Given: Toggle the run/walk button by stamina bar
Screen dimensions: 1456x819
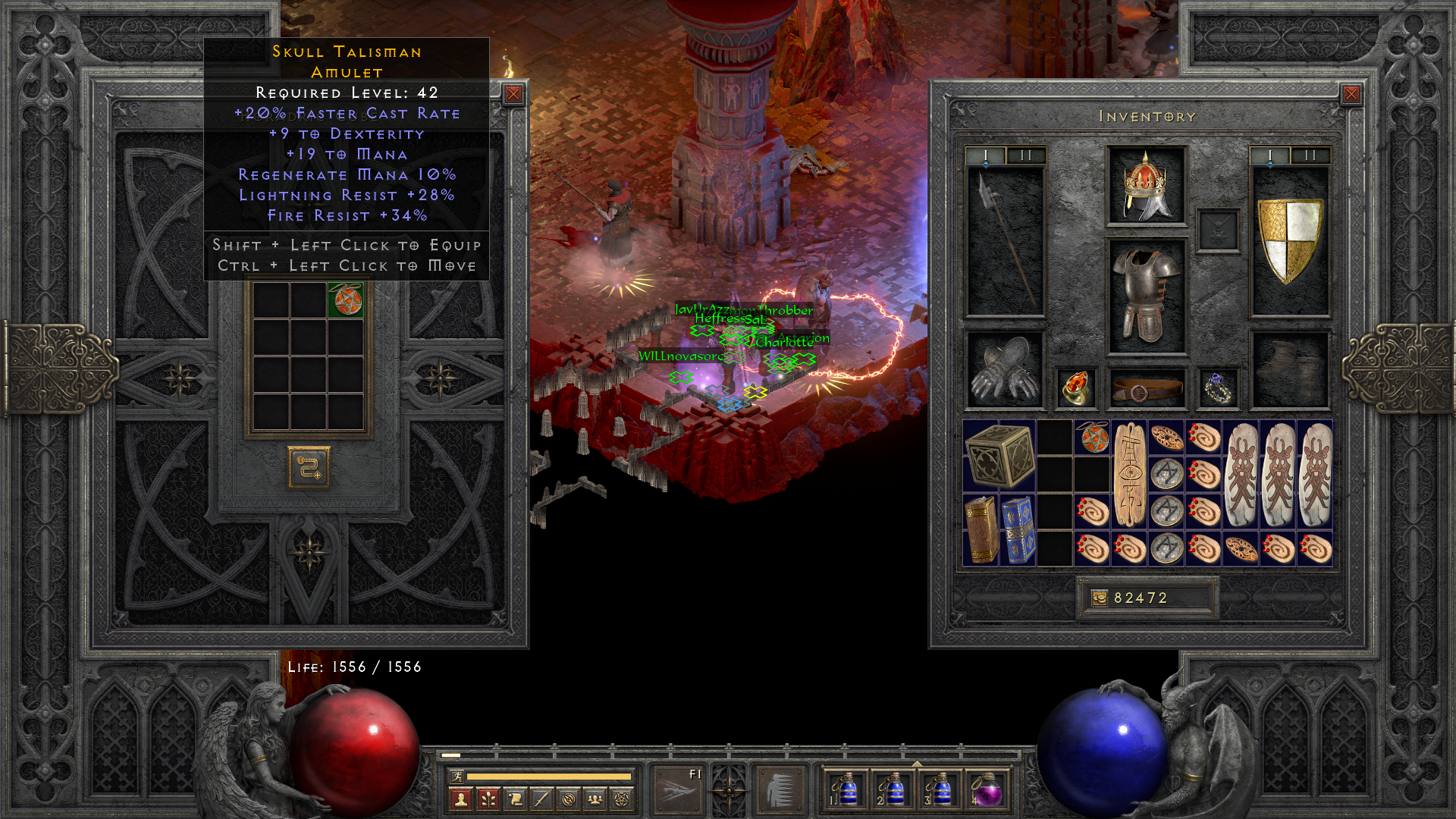Looking at the screenshot, I should [x=457, y=776].
